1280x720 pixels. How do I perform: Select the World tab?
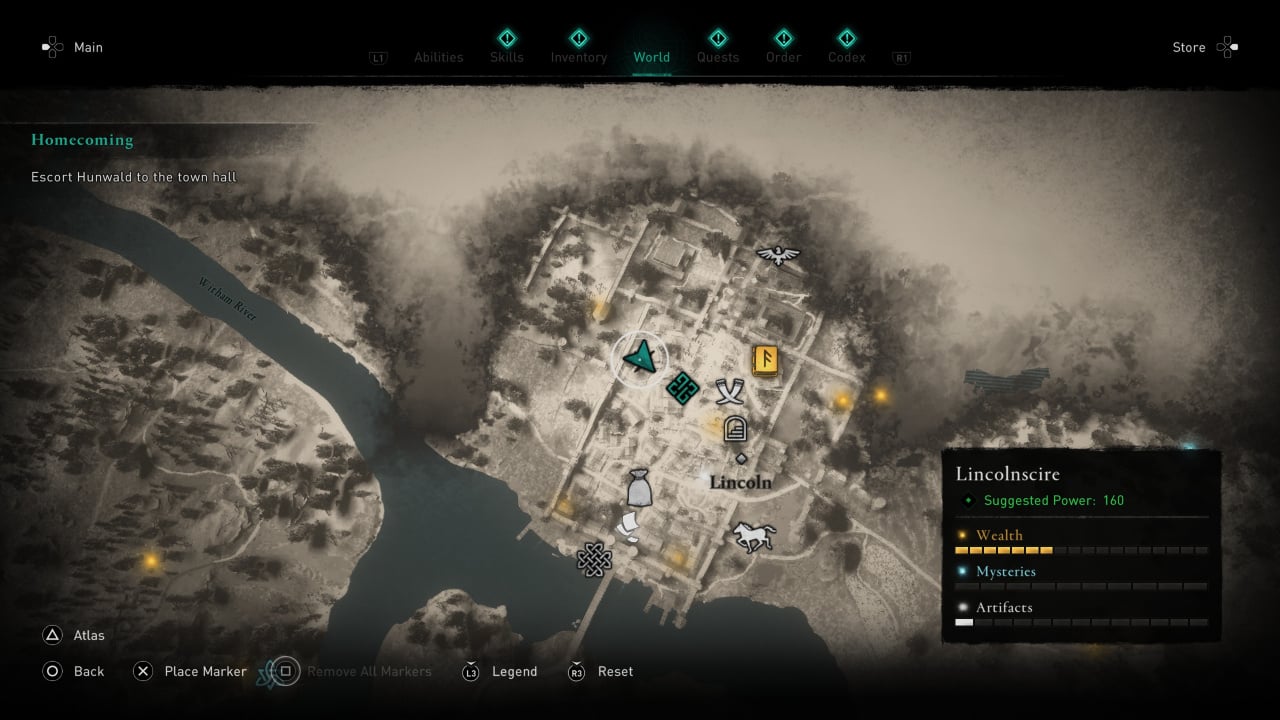click(x=651, y=57)
